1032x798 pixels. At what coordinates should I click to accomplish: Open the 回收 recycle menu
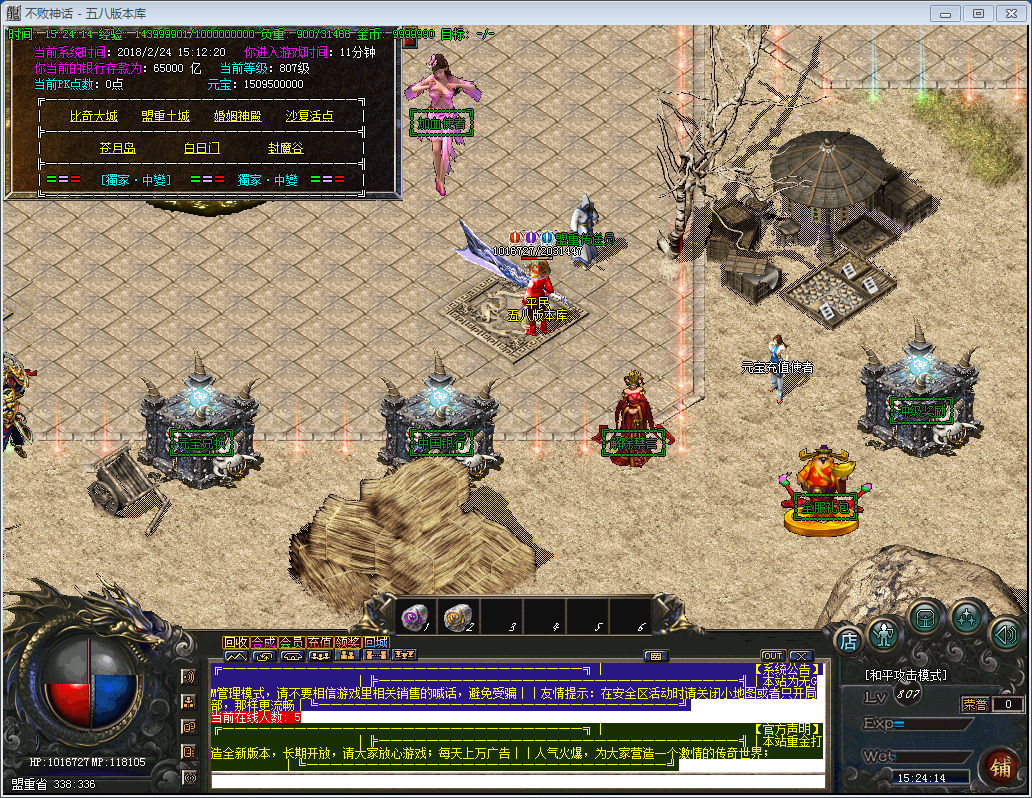(236, 642)
